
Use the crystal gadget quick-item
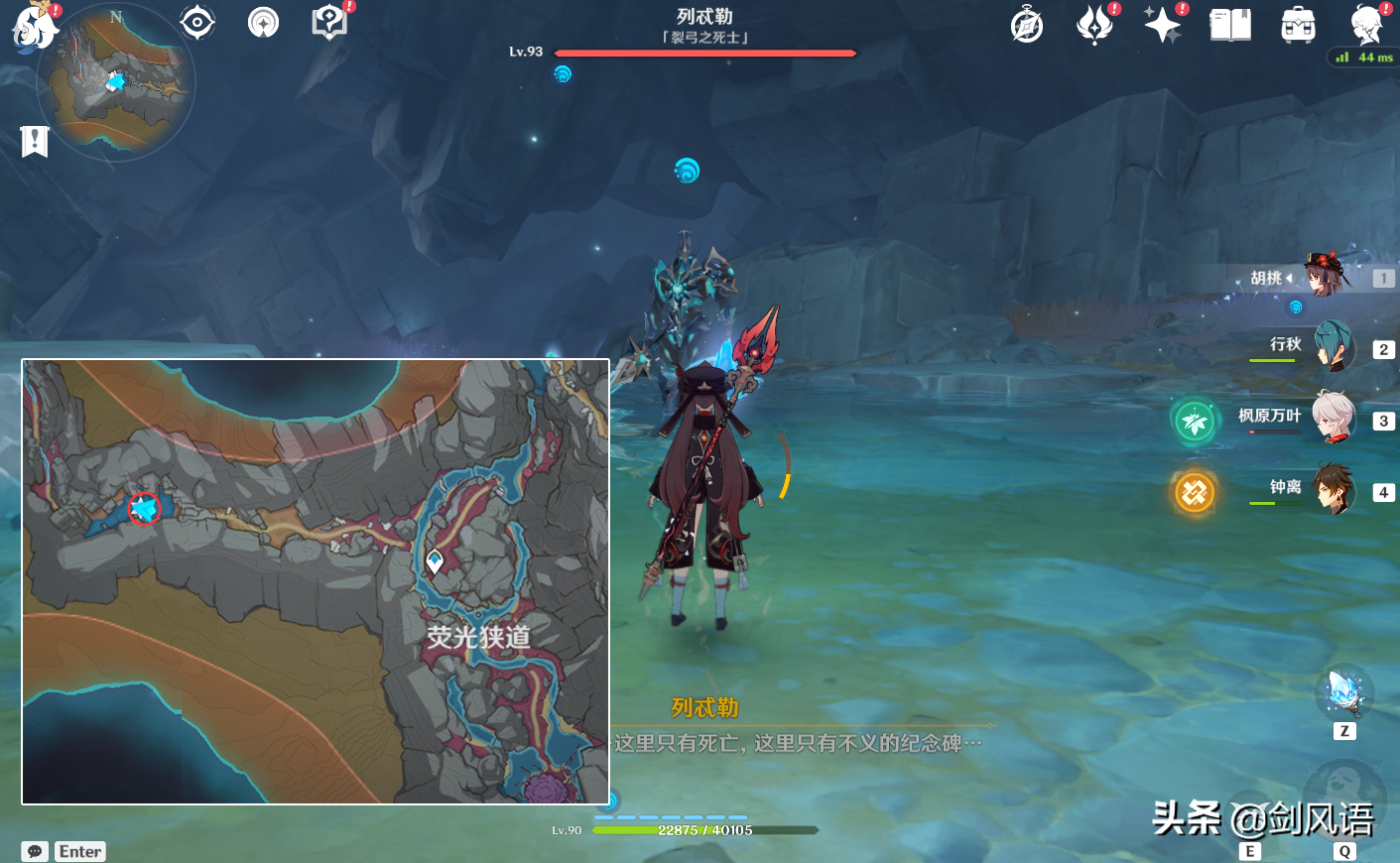1344,691
